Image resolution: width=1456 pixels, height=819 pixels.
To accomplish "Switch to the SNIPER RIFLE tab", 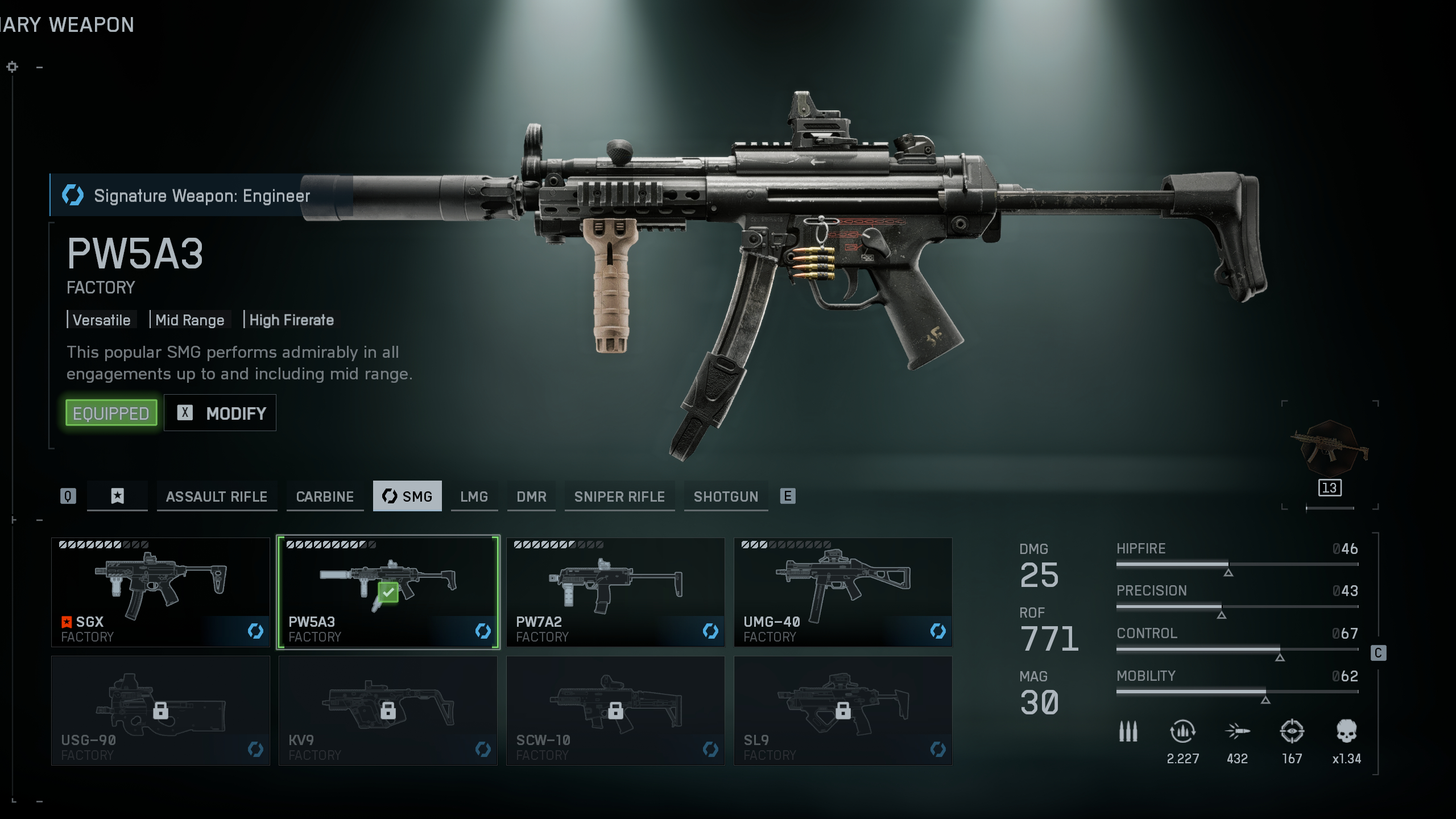I will pyautogui.click(x=619, y=497).
